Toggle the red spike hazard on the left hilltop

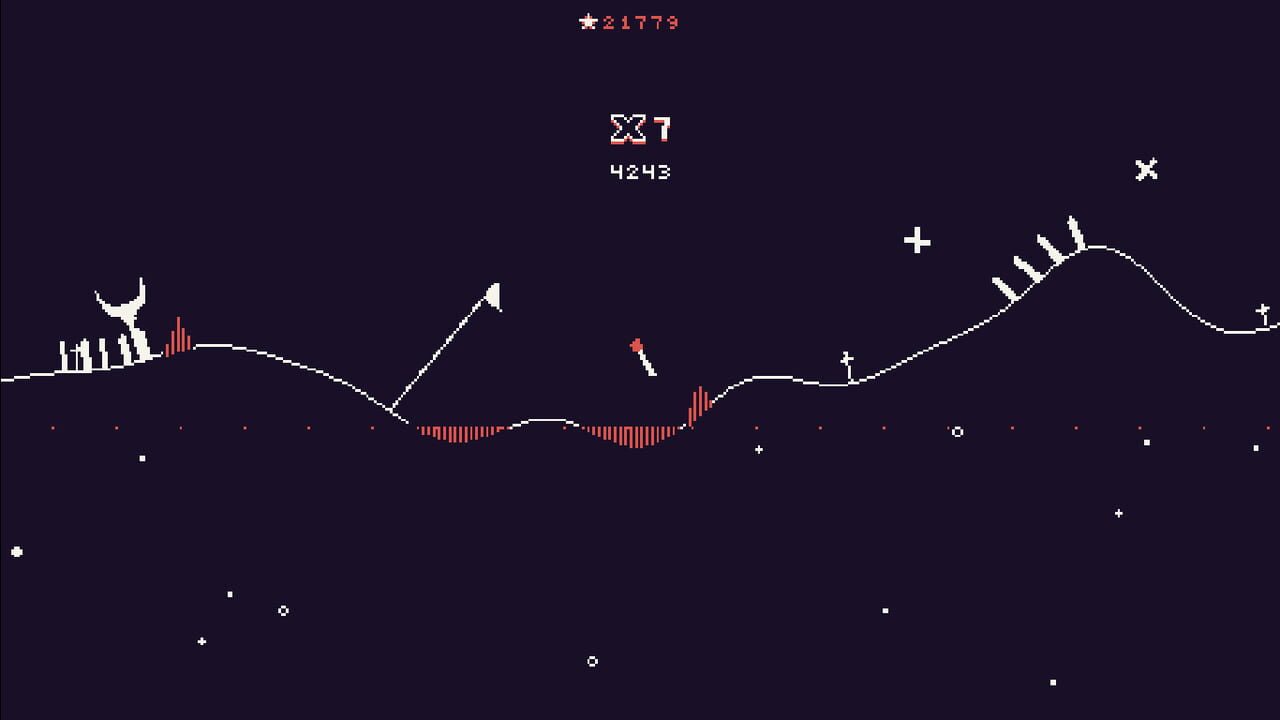point(178,335)
